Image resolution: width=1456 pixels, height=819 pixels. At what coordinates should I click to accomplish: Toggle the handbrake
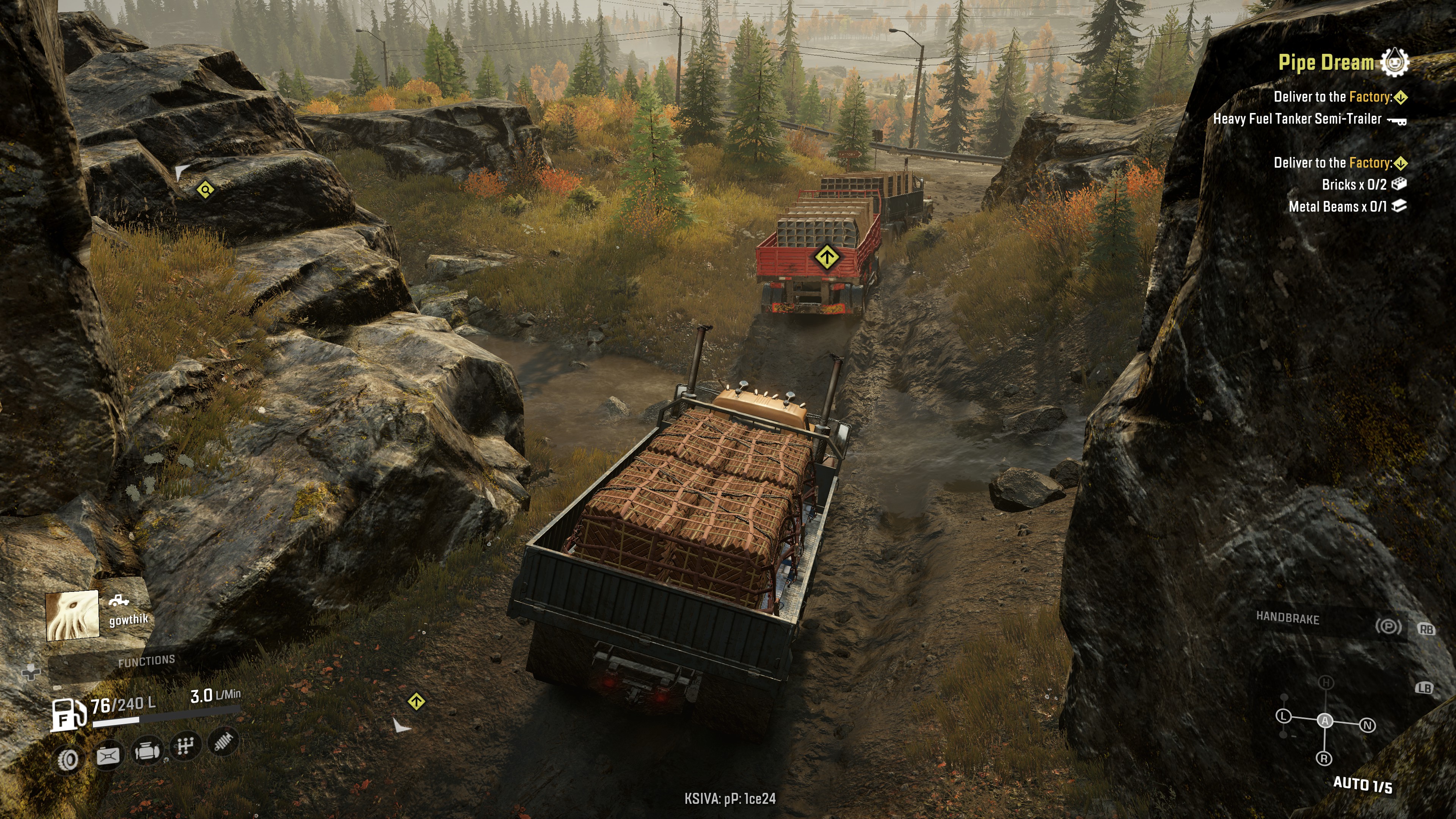click(1388, 626)
